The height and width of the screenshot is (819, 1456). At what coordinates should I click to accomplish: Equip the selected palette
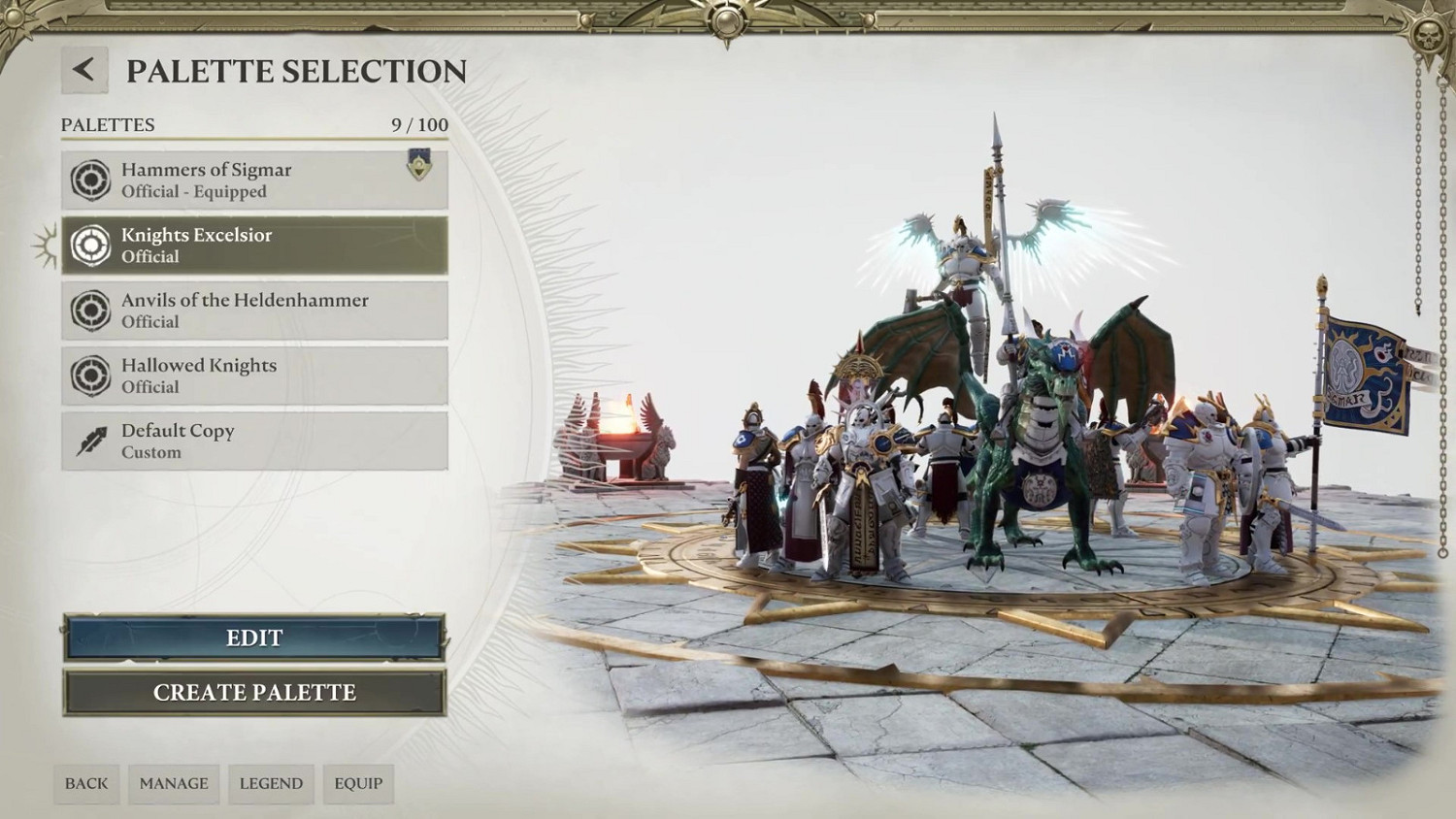pyautogui.click(x=358, y=783)
